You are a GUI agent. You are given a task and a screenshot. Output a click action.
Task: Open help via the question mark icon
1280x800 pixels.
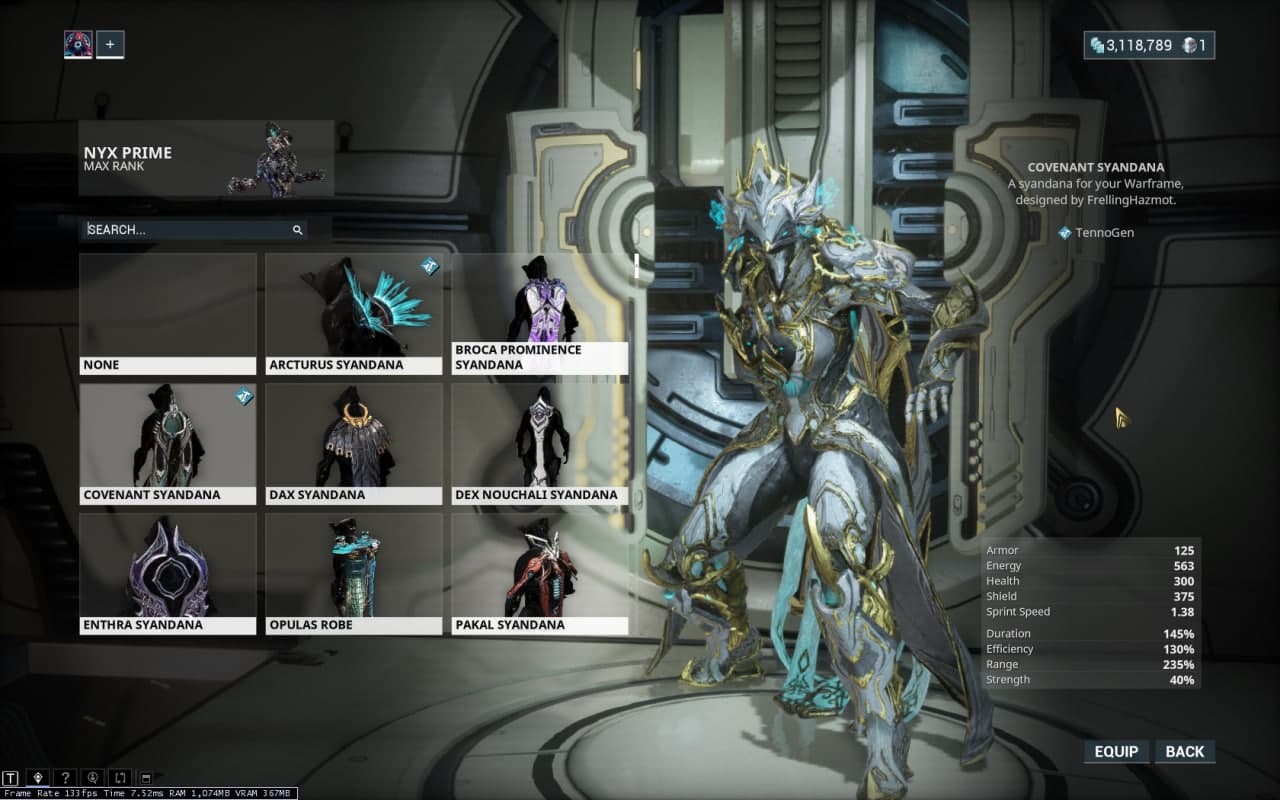coord(65,777)
